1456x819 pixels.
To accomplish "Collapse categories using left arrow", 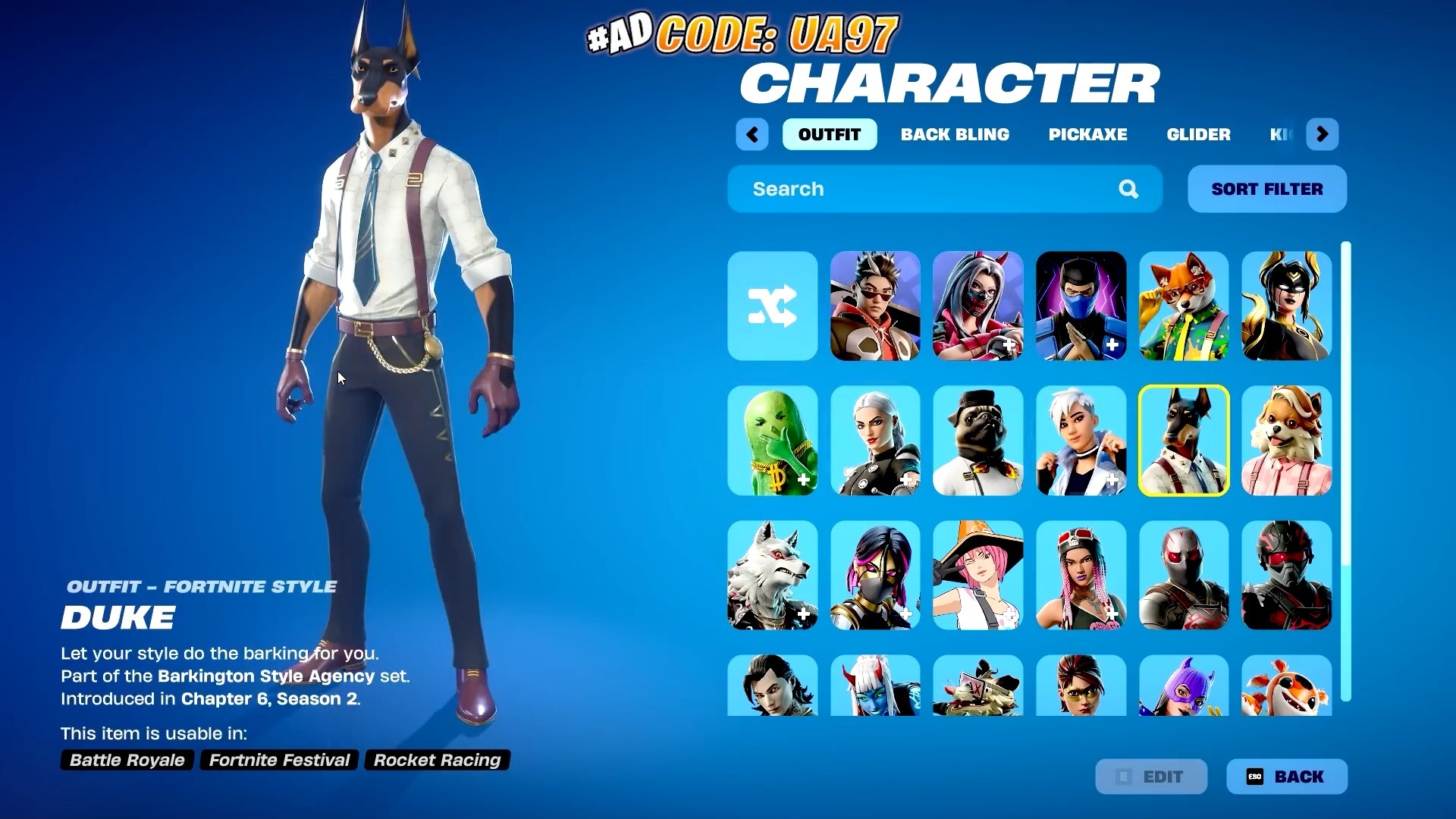I will (752, 134).
